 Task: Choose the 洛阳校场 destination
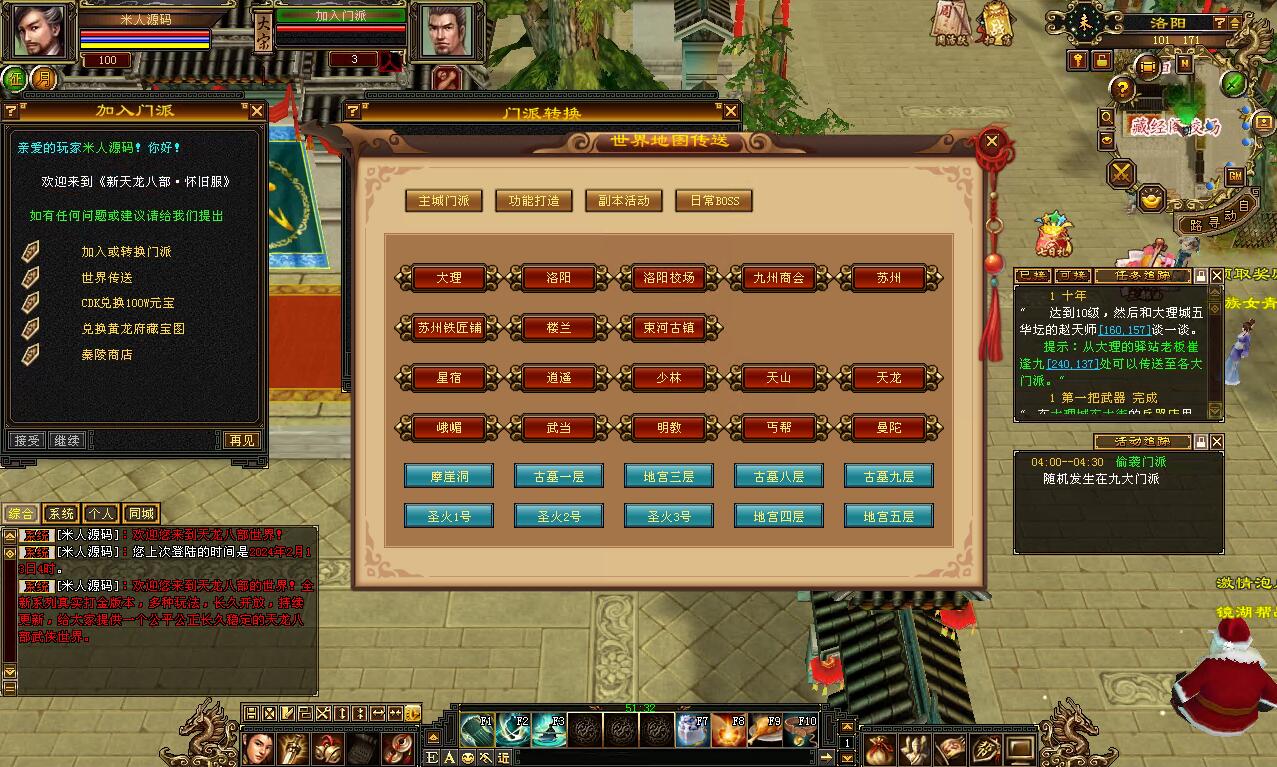click(669, 278)
